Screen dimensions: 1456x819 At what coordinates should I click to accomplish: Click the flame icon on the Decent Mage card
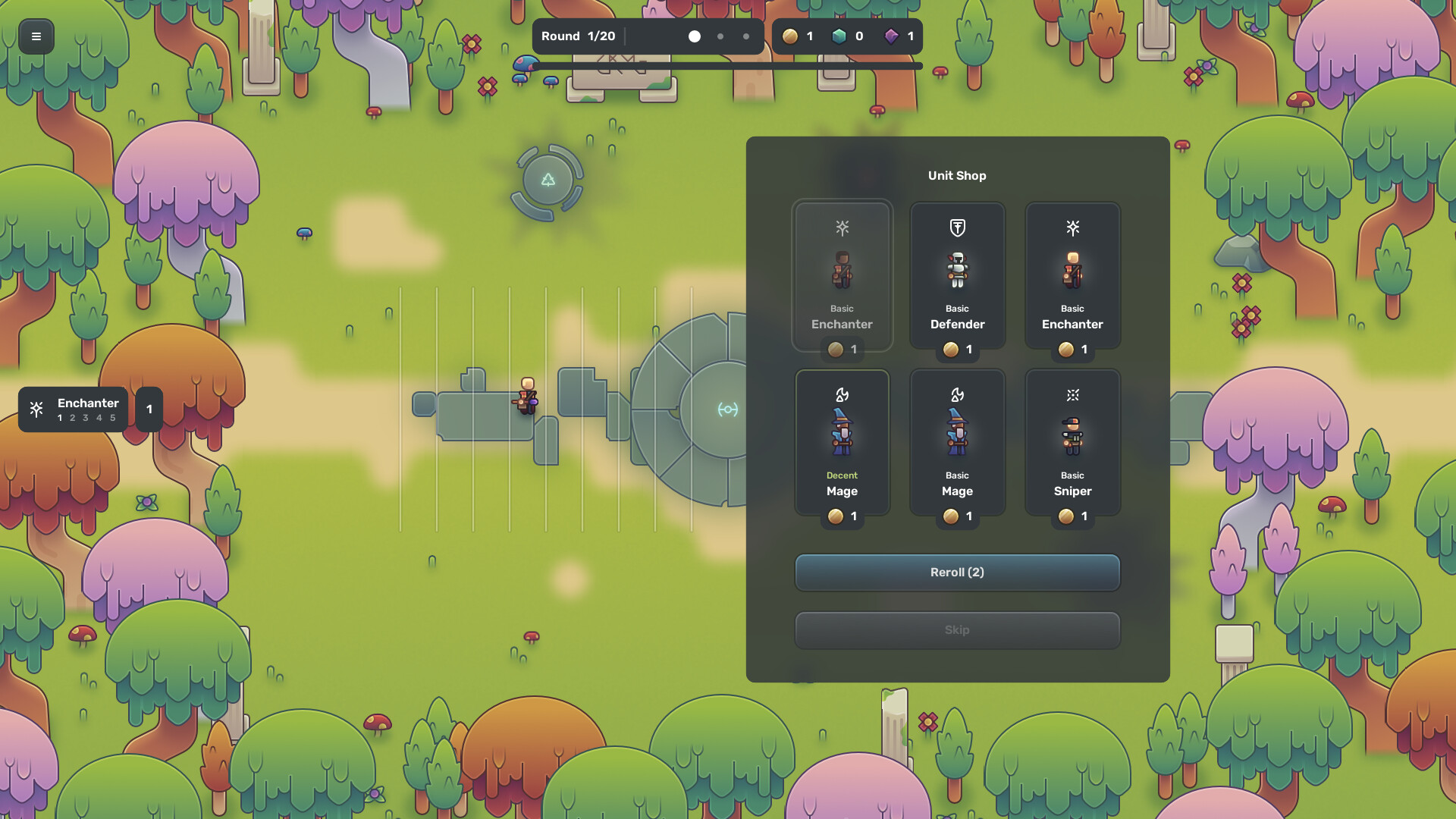click(x=842, y=395)
